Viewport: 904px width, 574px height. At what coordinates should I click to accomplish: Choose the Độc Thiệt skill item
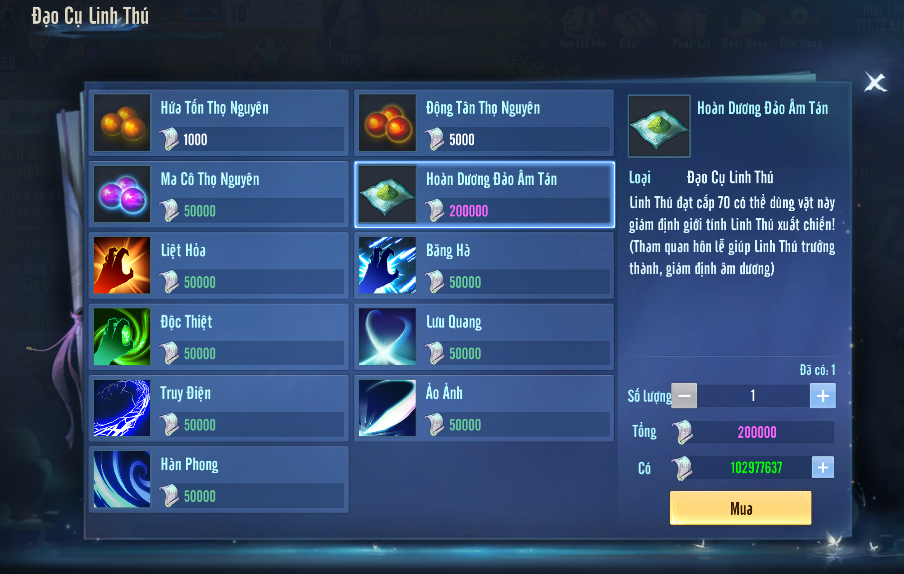point(219,337)
